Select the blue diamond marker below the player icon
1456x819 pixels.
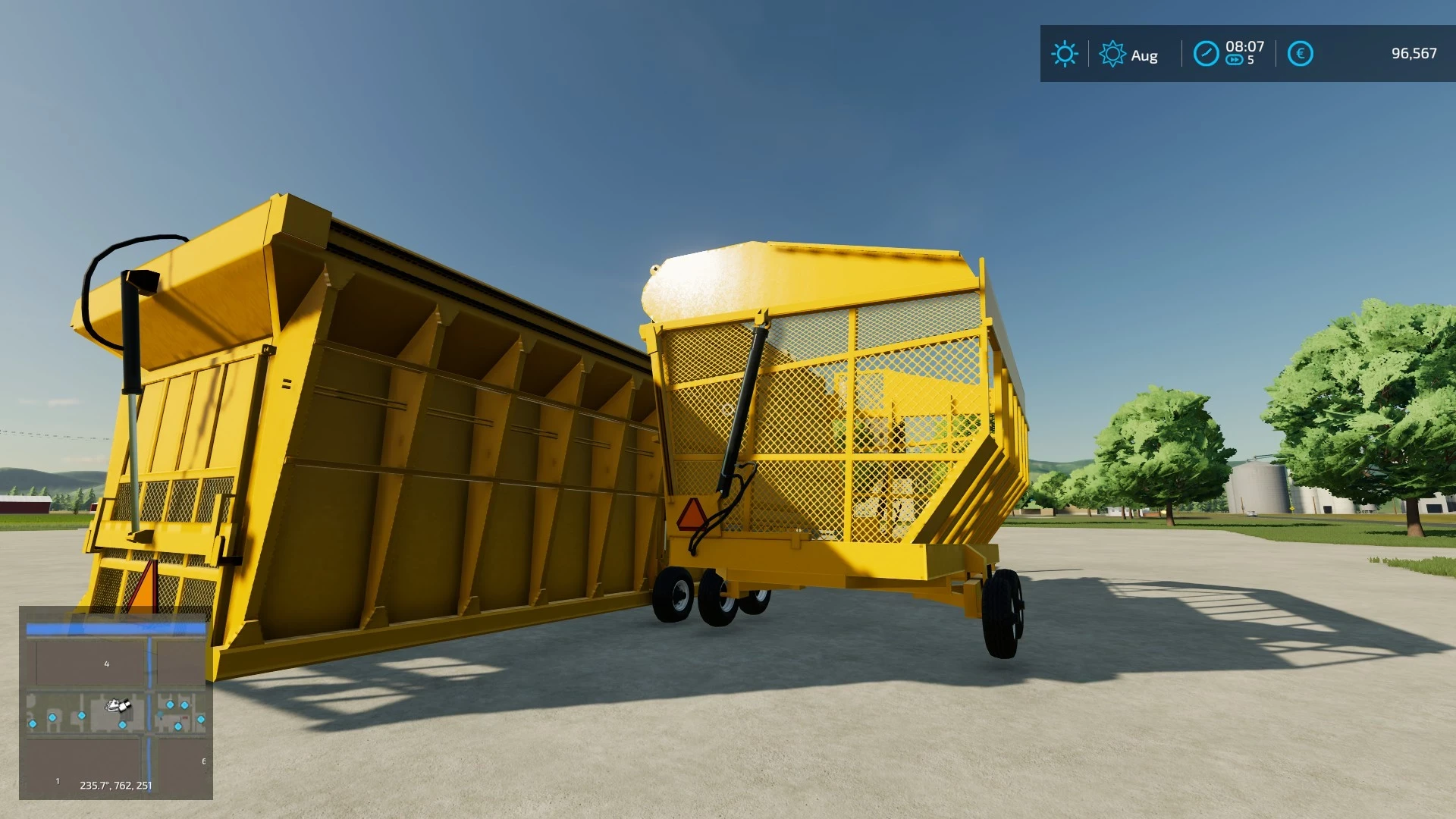click(123, 726)
